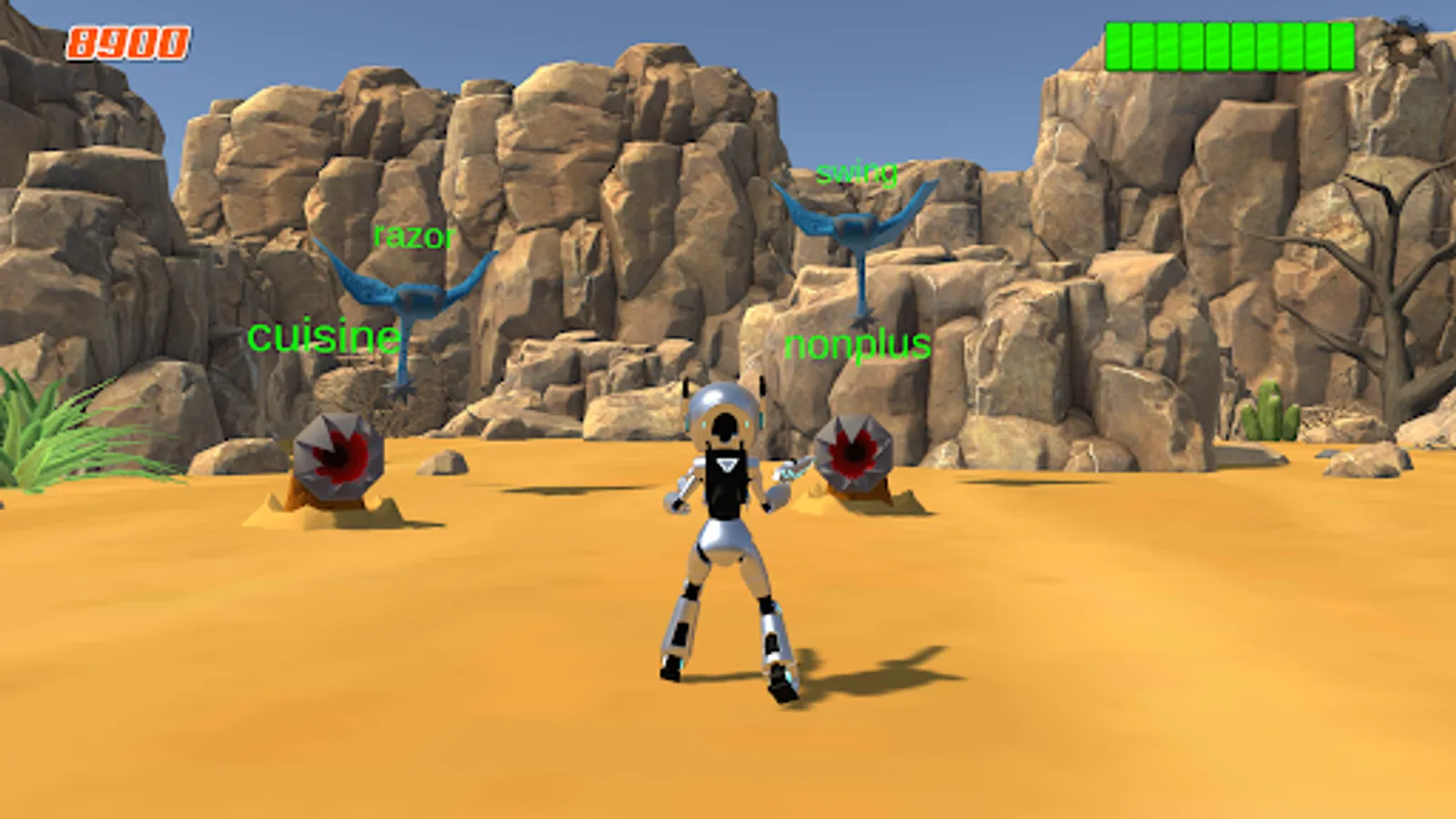This screenshot has width=1456, height=819.
Task: Target the word cuisine
Action: [x=325, y=339]
